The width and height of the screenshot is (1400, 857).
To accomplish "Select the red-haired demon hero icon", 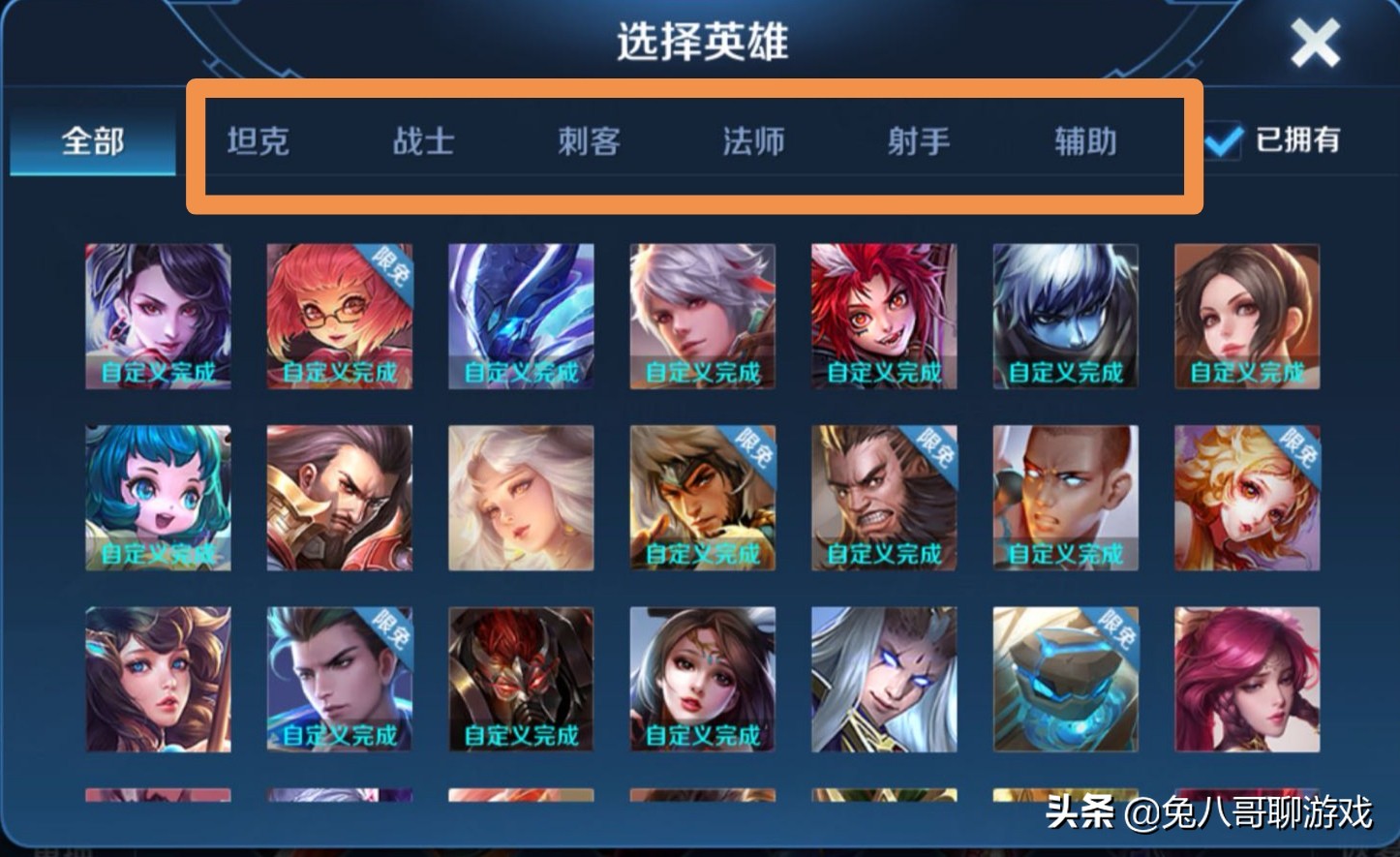I will (884, 315).
